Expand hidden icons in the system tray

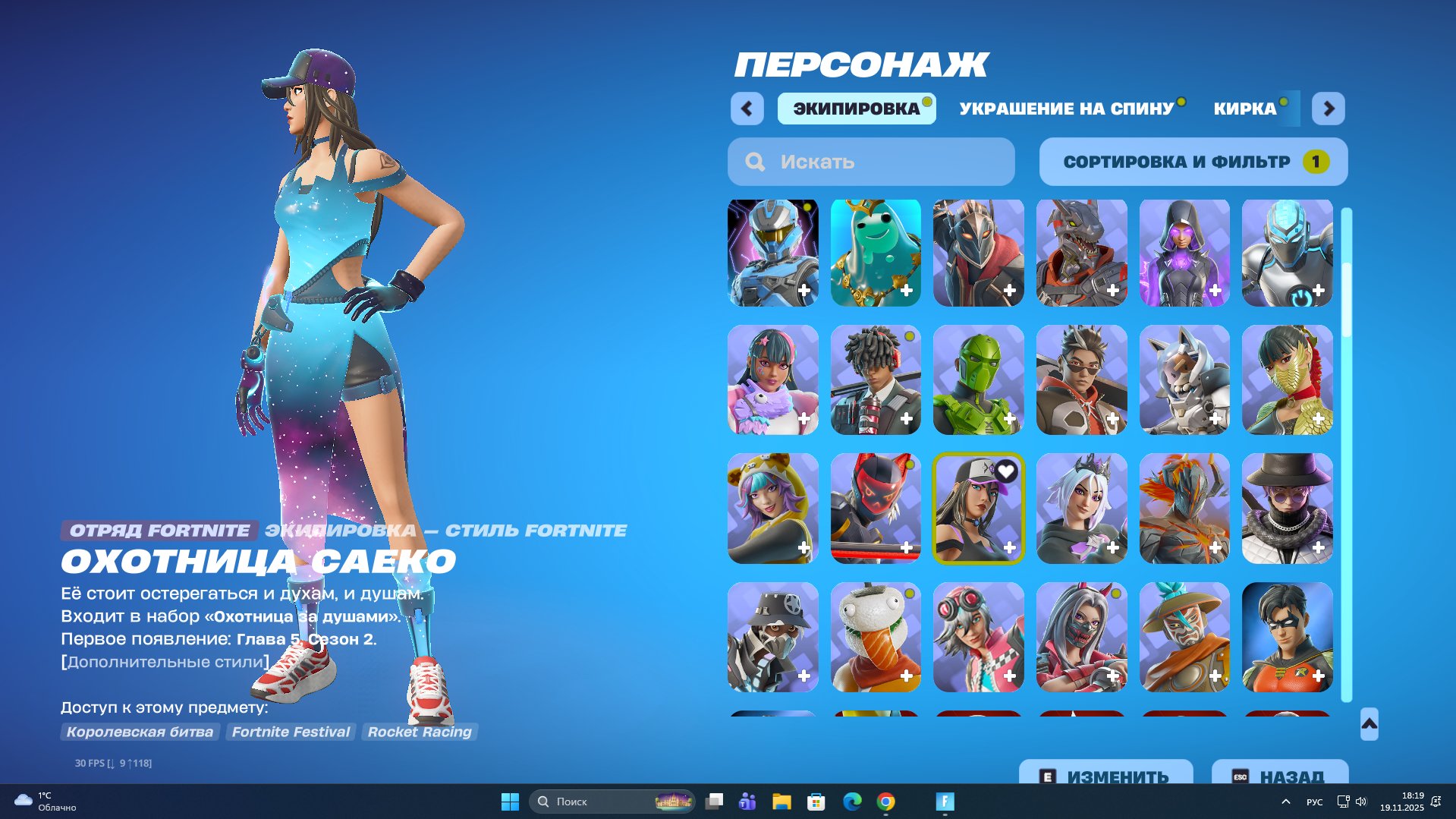point(1285,802)
